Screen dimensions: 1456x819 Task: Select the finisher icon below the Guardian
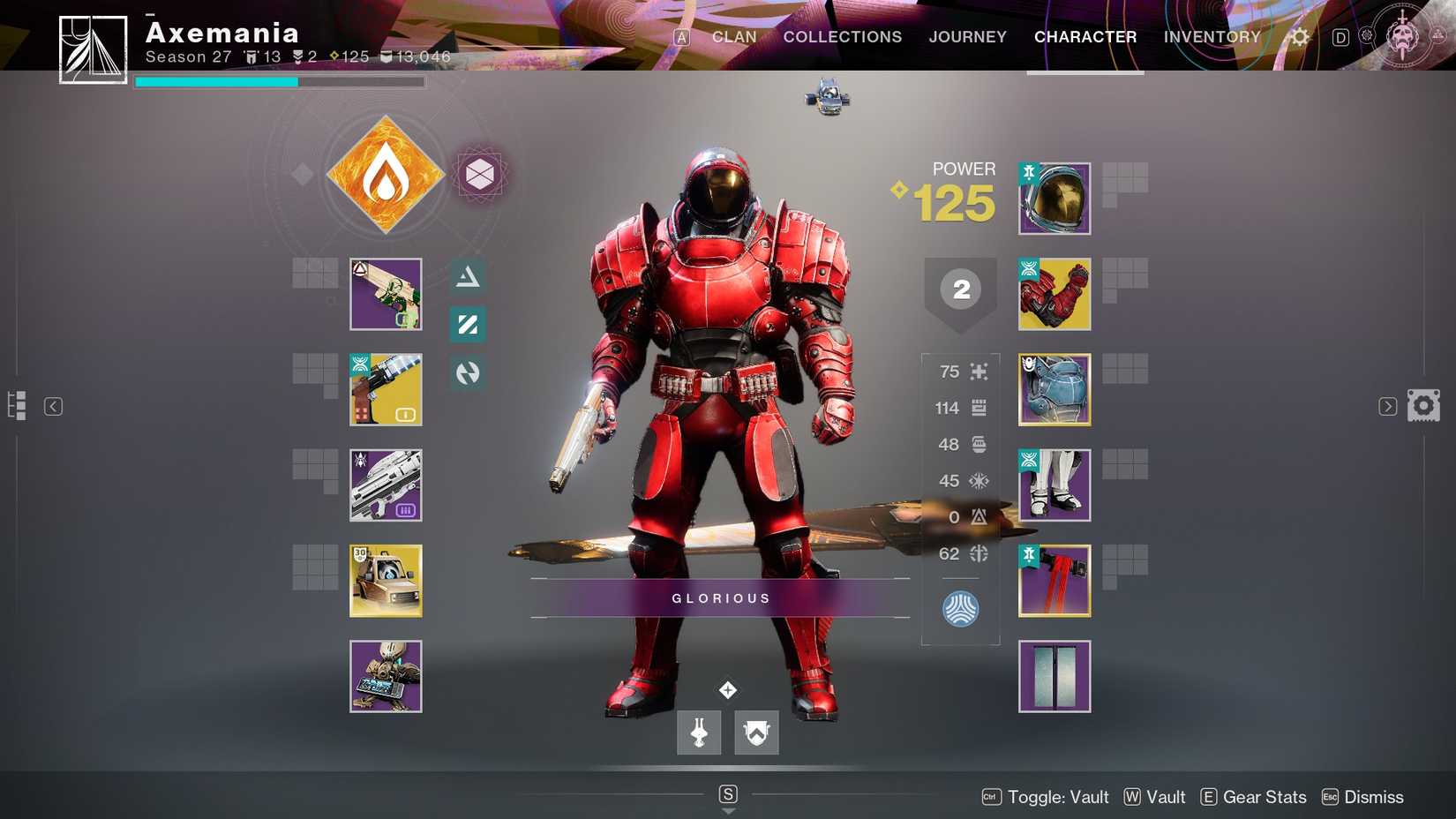(698, 732)
